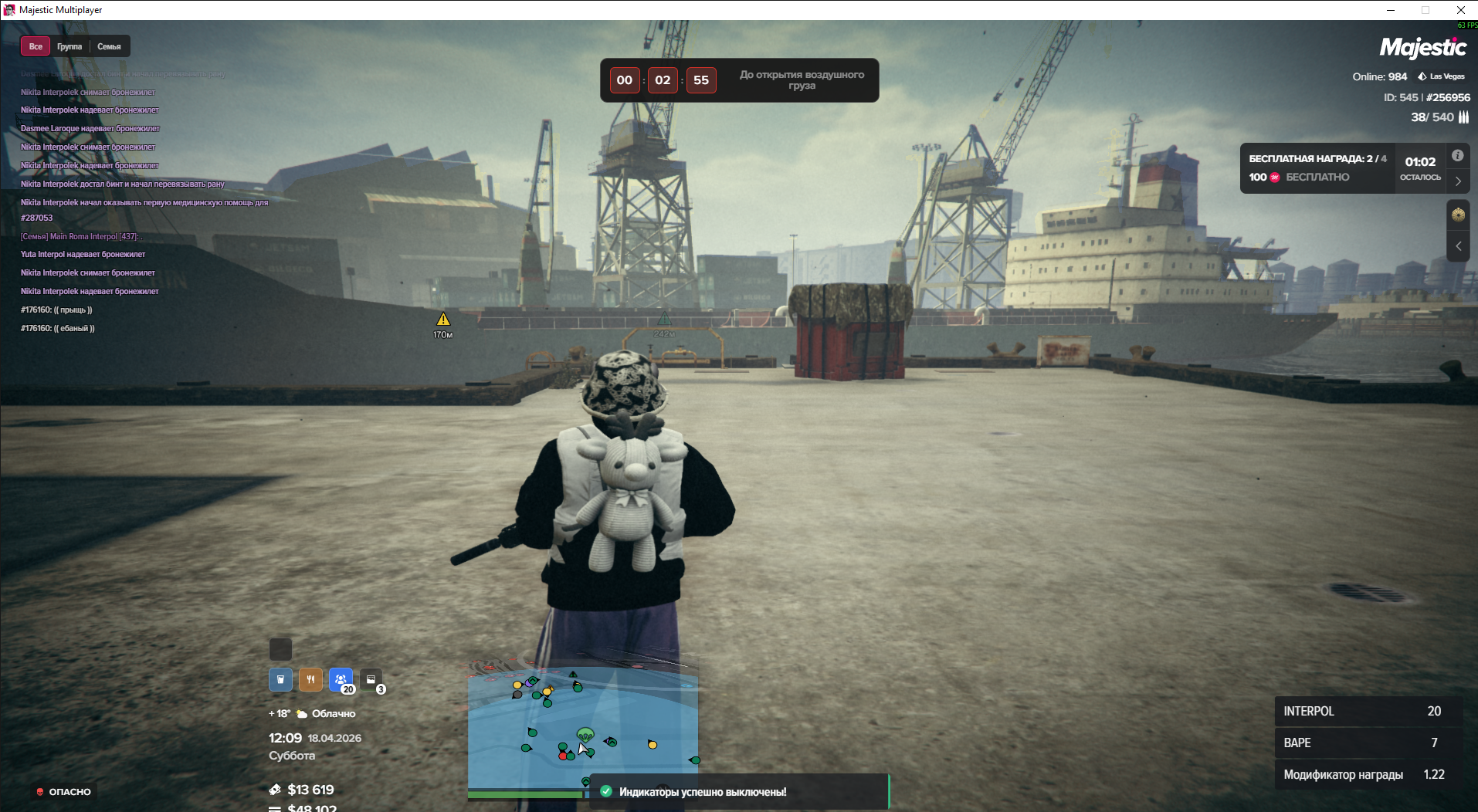Switch to the Все chat tab
The width and height of the screenshot is (1478, 812).
click(x=36, y=46)
